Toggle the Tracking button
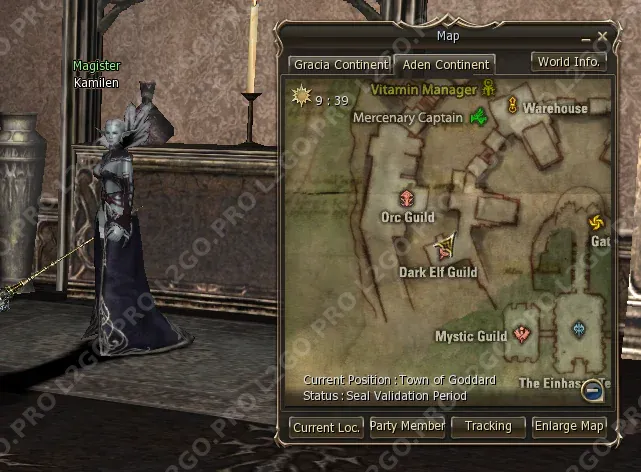Viewport: 641px width, 472px height. (x=488, y=427)
